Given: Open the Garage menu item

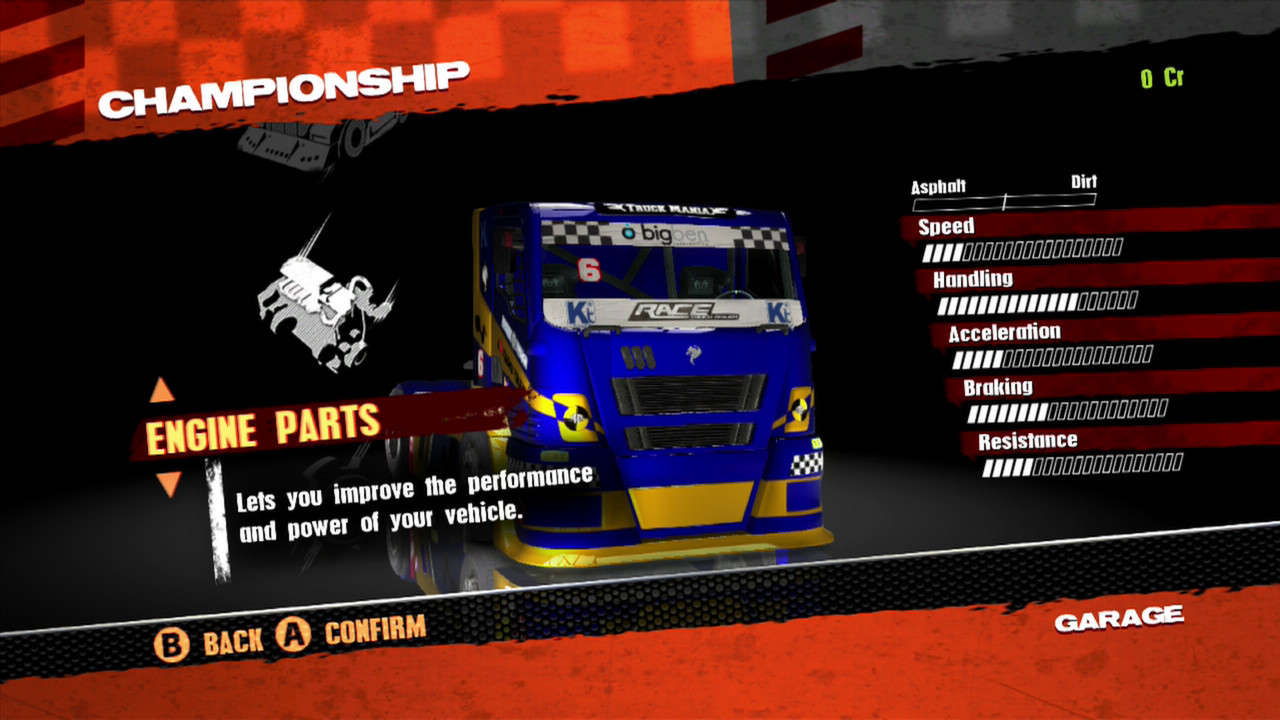Looking at the screenshot, I should [x=1117, y=618].
